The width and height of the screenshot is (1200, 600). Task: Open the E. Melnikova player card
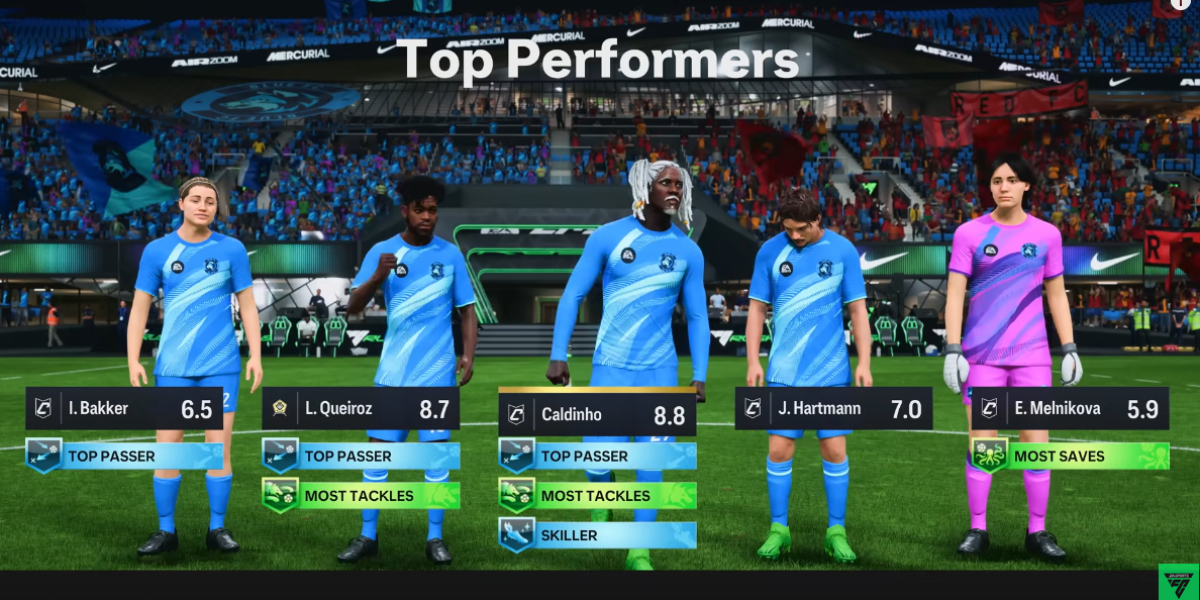1069,409
